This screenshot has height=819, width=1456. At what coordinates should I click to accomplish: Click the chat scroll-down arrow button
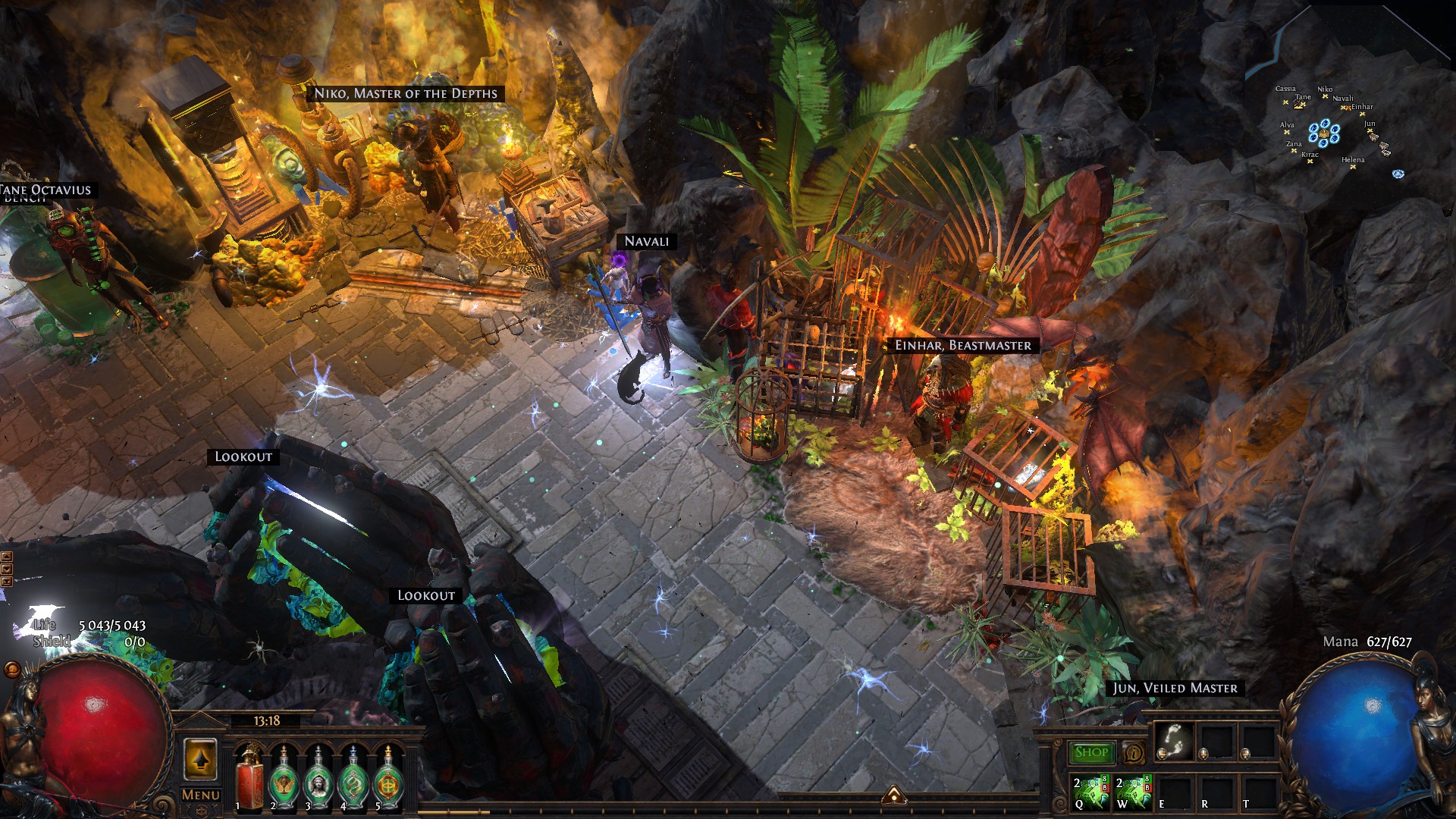(7, 569)
